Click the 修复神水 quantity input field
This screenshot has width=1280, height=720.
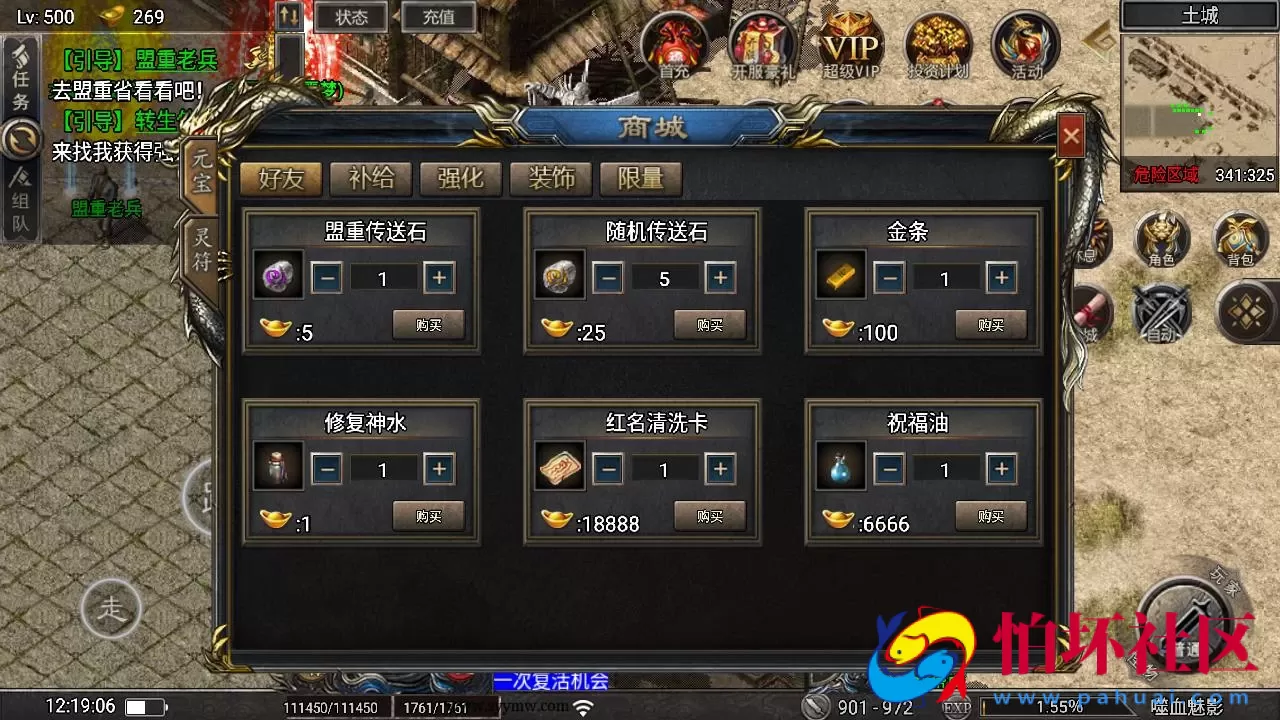click(382, 468)
